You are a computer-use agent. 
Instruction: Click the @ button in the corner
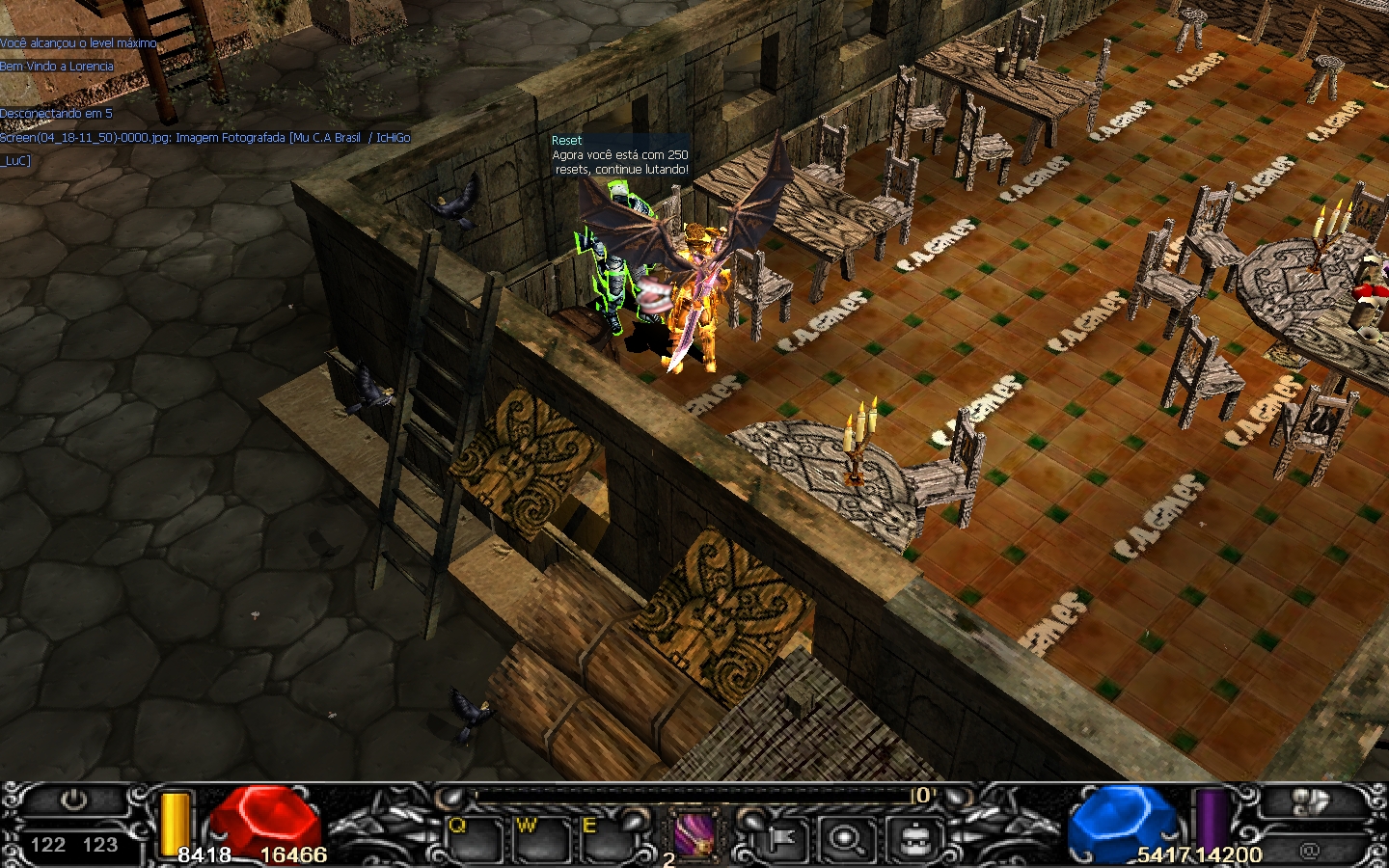(x=1309, y=850)
